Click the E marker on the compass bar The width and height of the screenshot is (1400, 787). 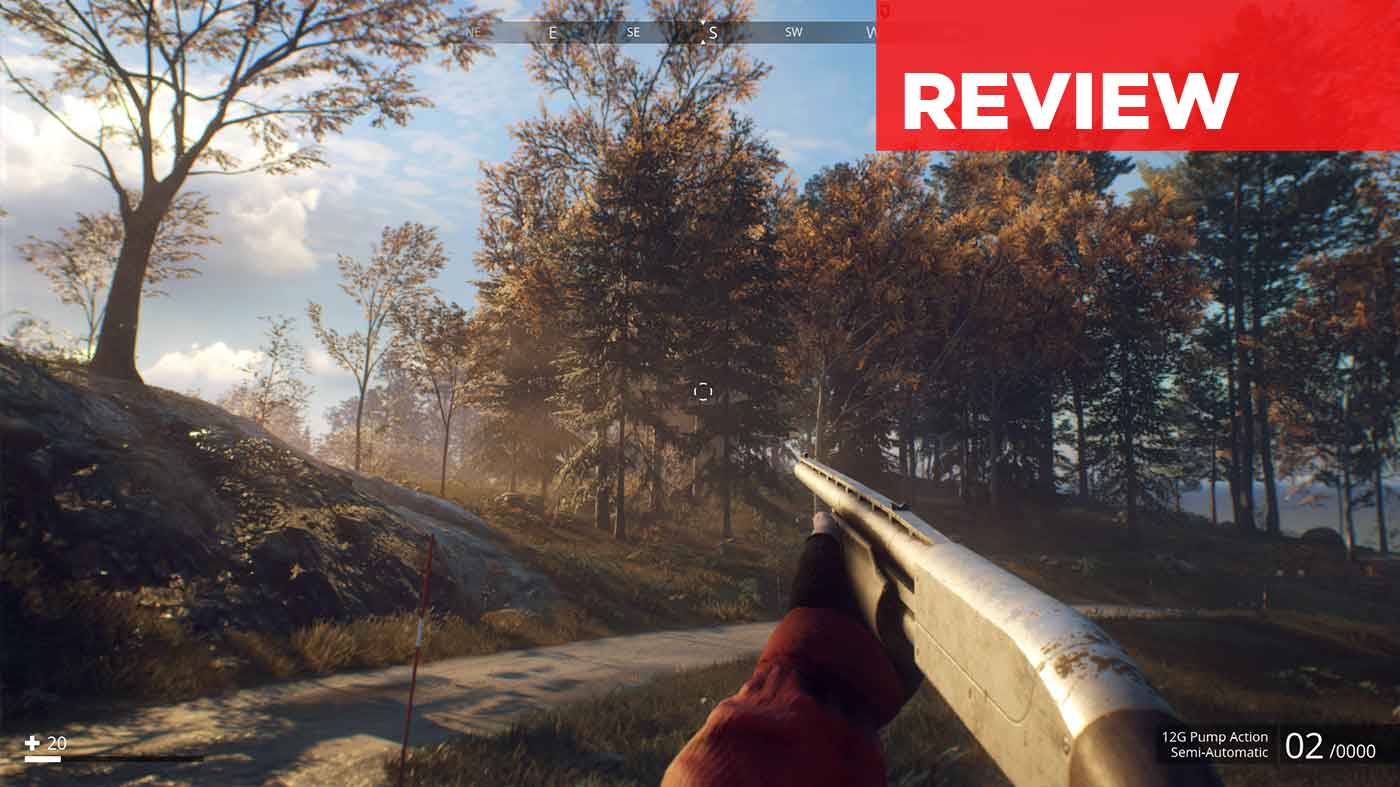[x=553, y=33]
